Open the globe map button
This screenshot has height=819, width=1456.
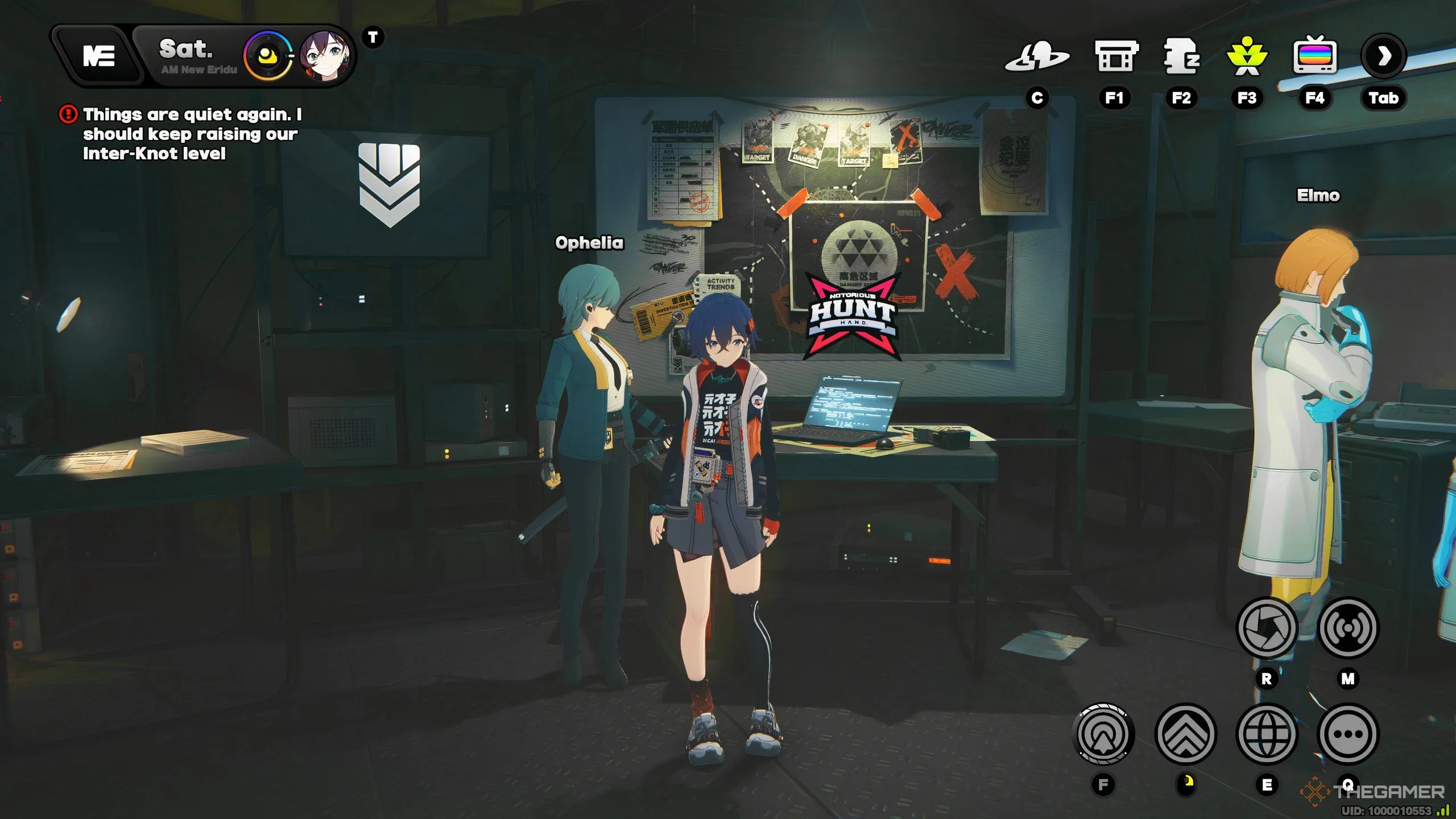point(1267,734)
